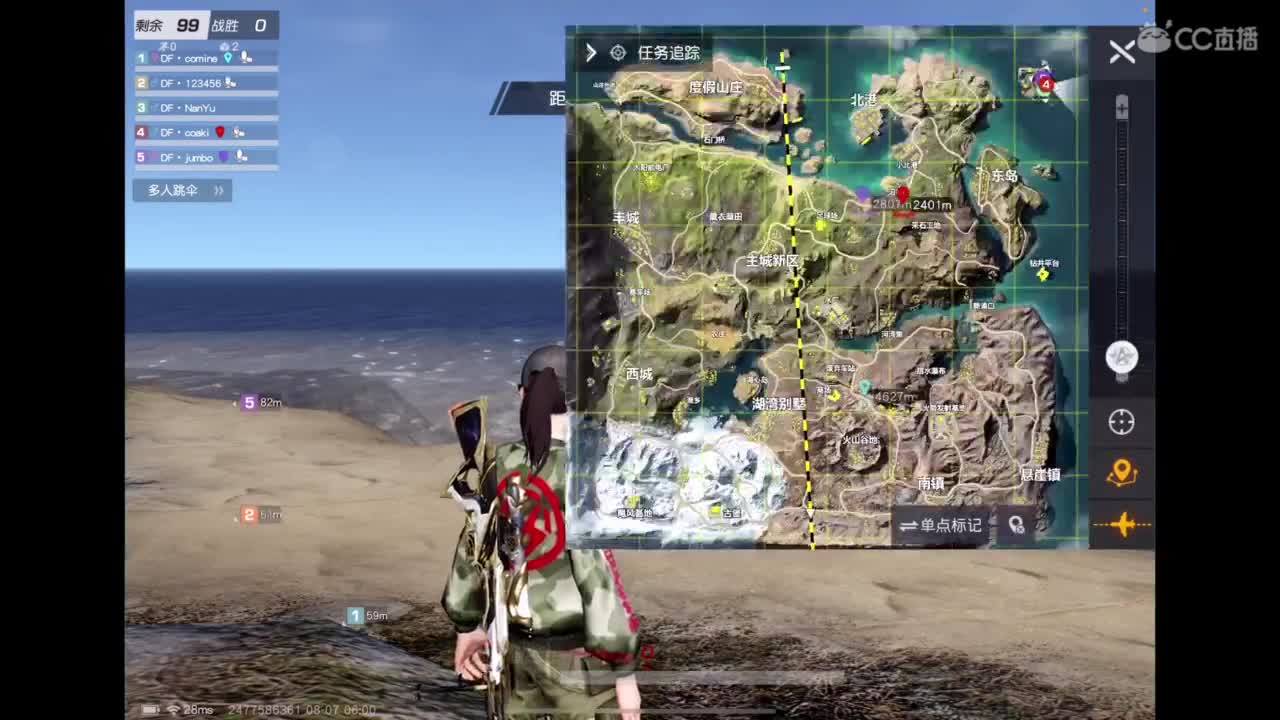Click the shield icon beside player coaki
The height and width of the screenshot is (720, 1280).
tap(219, 131)
